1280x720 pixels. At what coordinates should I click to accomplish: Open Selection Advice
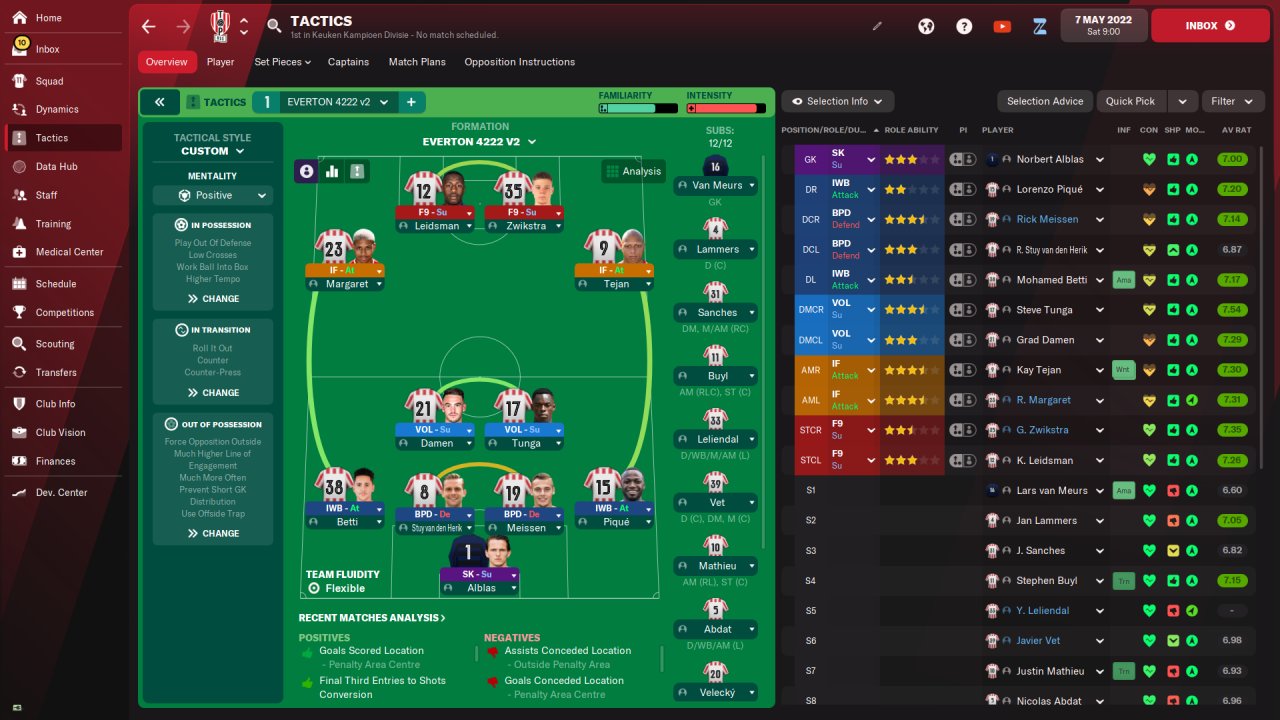click(x=1044, y=101)
